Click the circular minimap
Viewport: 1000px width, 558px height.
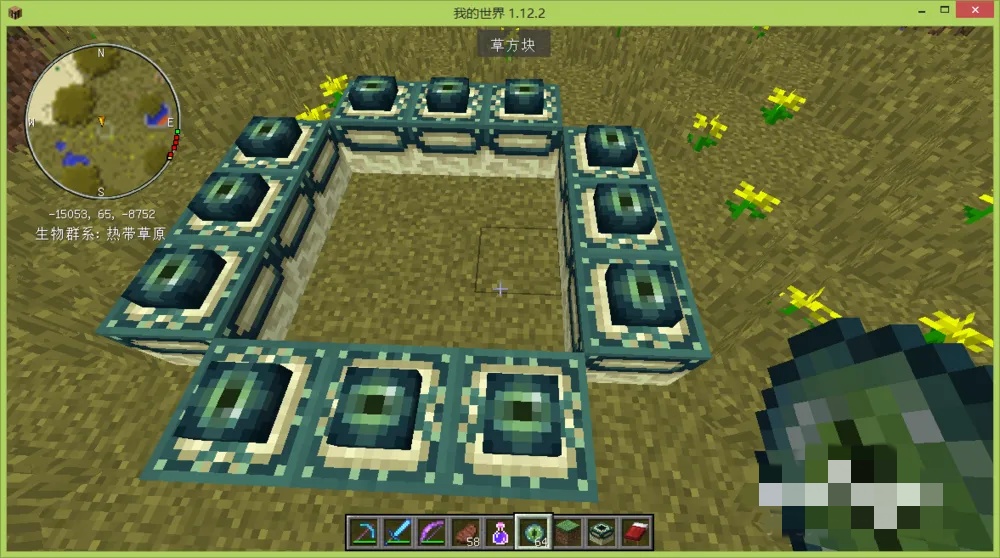point(101,122)
